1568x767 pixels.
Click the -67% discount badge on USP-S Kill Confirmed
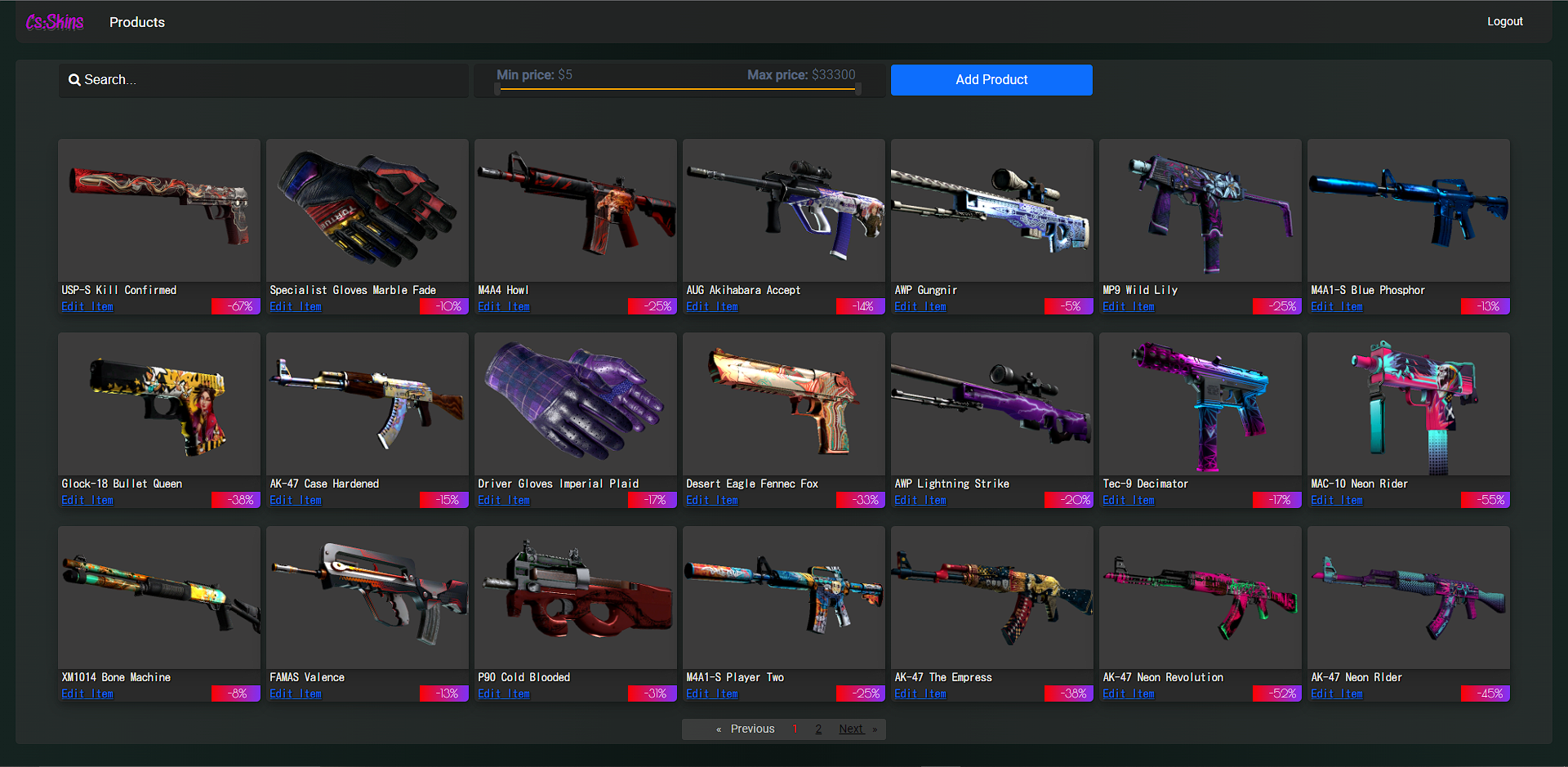(x=235, y=305)
